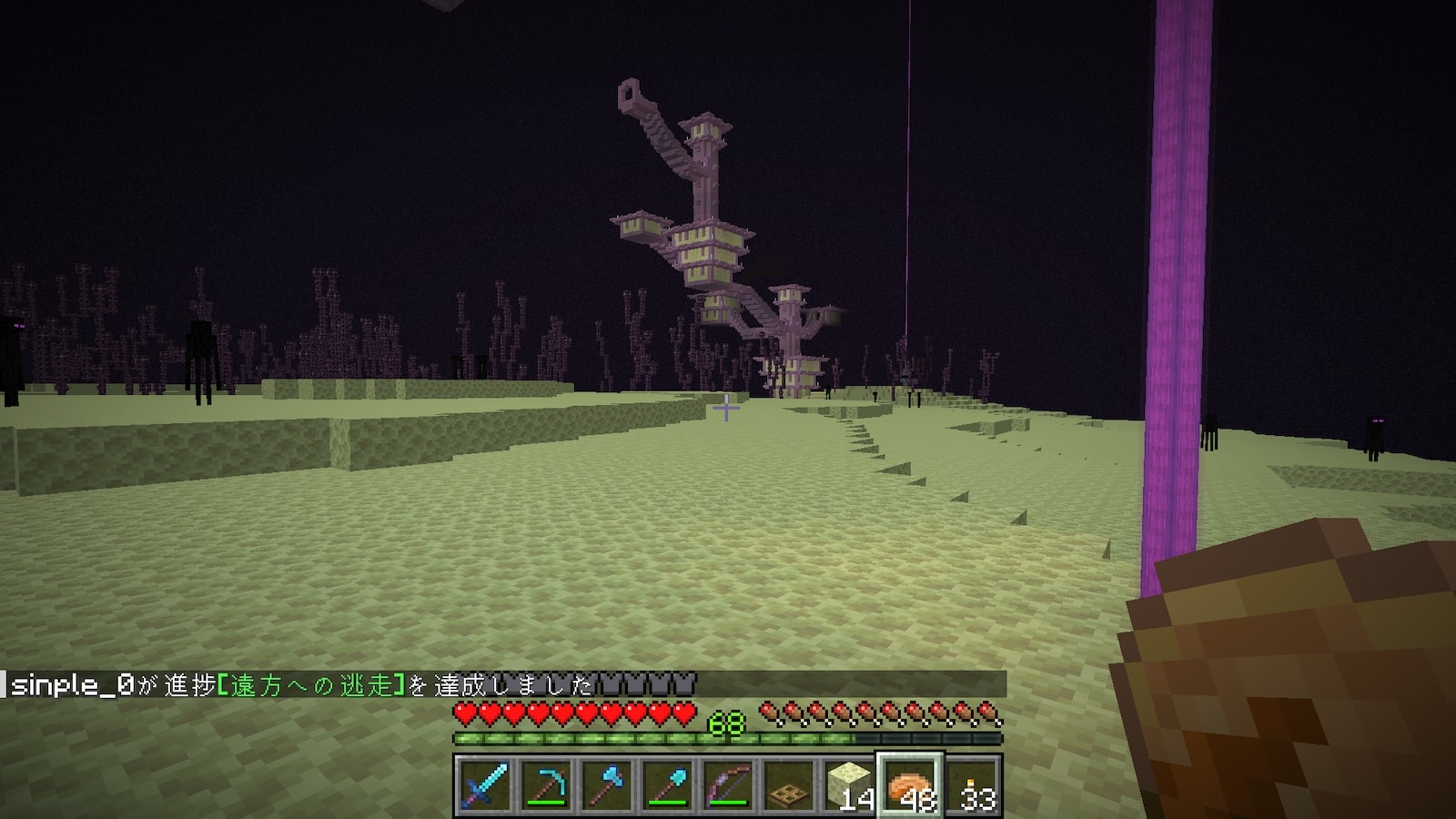1456x819 pixels.
Task: Select the wooden trapdoor hotbar slot
Action: click(x=790, y=785)
